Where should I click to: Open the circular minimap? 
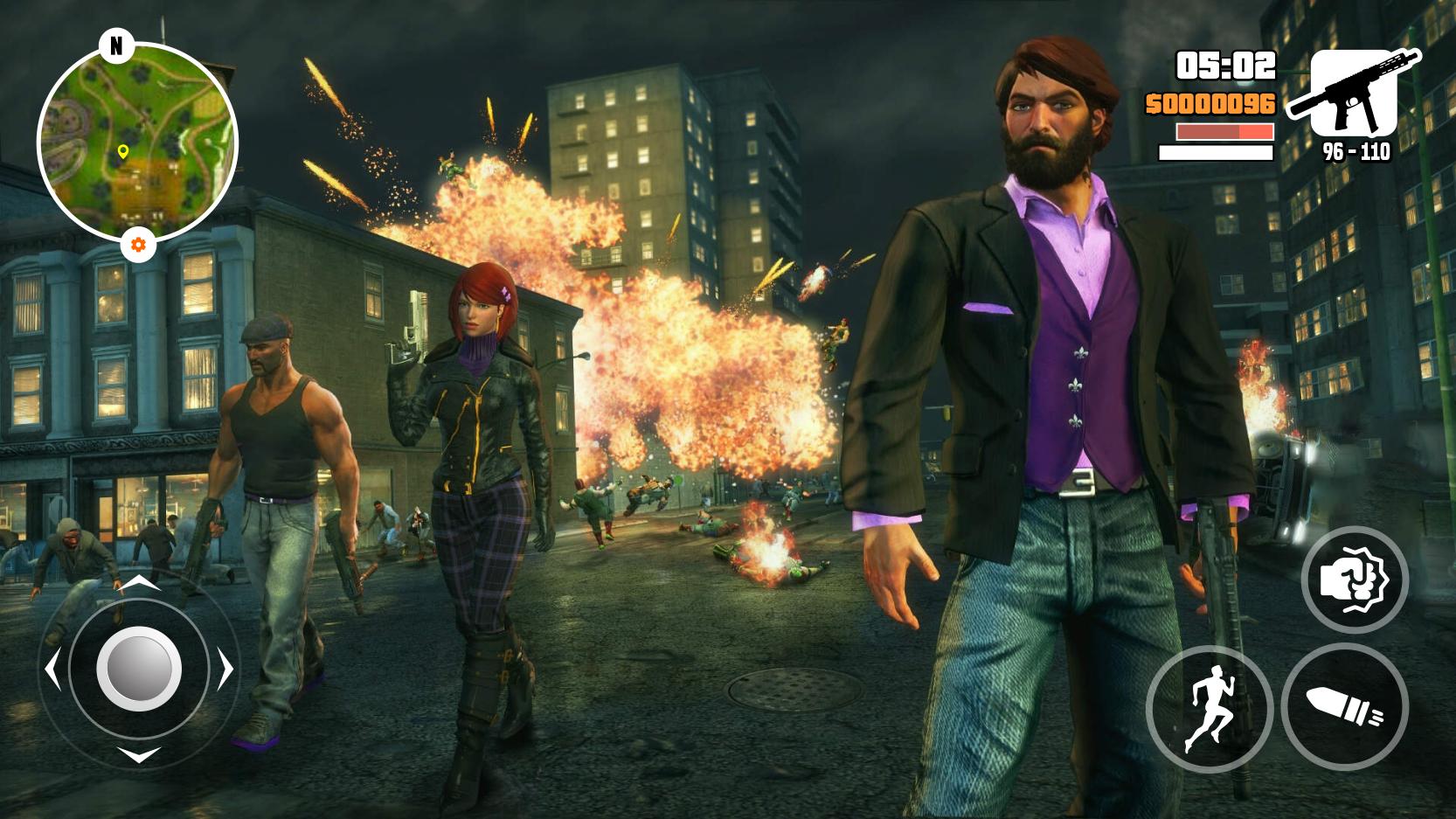137,143
